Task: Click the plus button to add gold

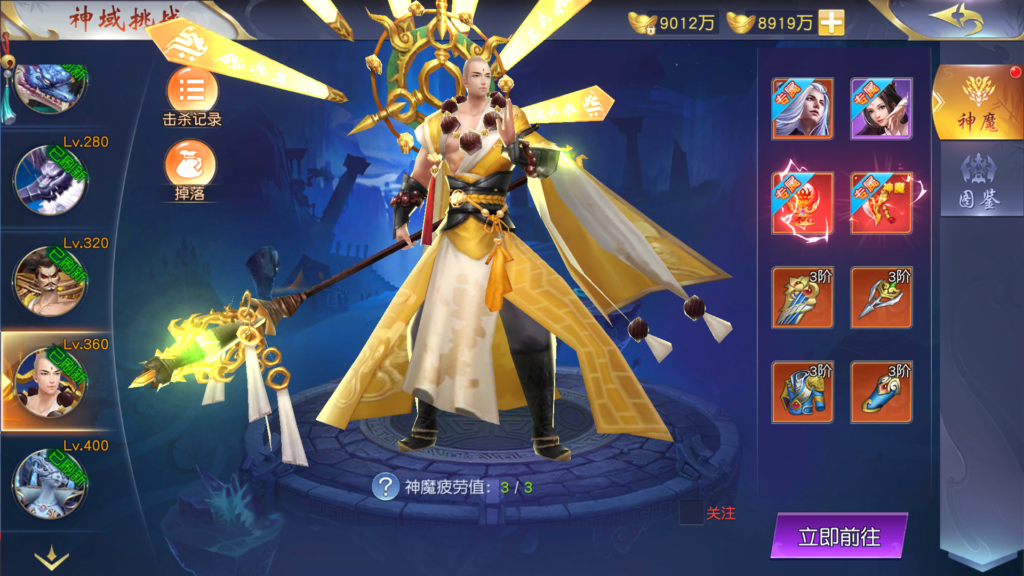Action: pyautogui.click(x=832, y=23)
